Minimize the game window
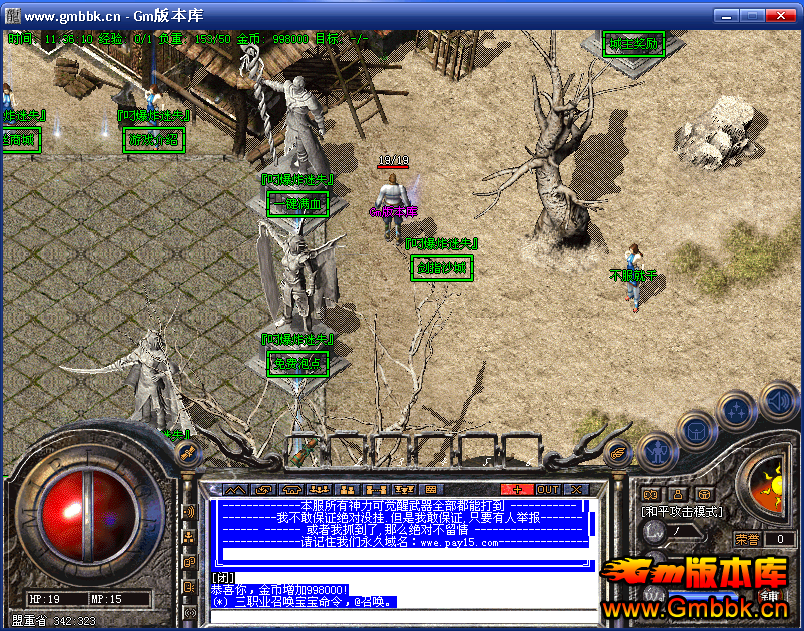This screenshot has height=631, width=804. (x=728, y=16)
